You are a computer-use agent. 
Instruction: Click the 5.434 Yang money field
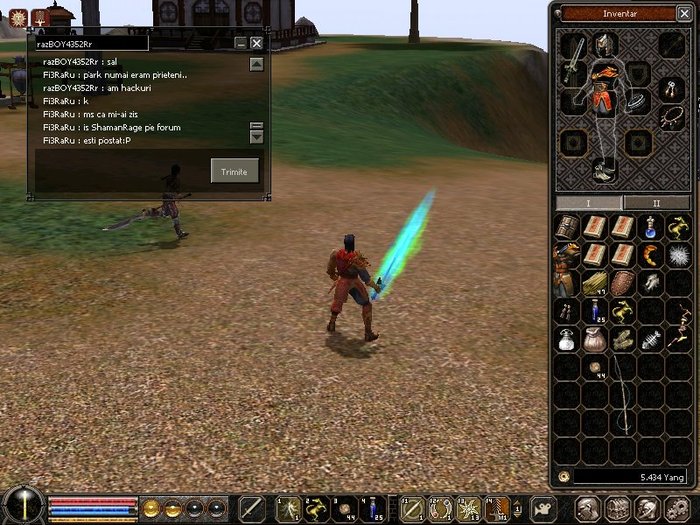point(623,477)
